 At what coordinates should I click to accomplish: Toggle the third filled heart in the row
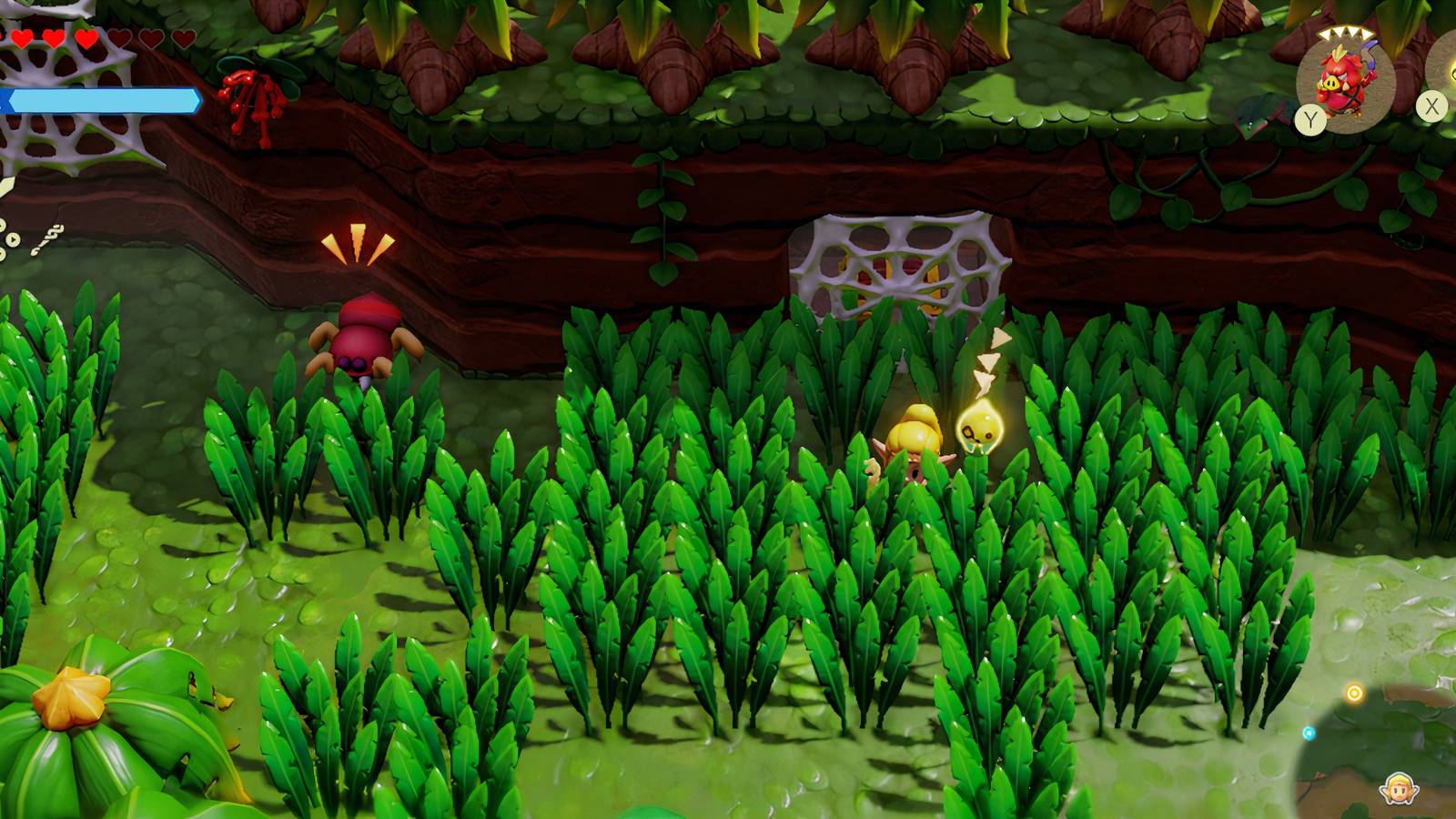(87, 39)
